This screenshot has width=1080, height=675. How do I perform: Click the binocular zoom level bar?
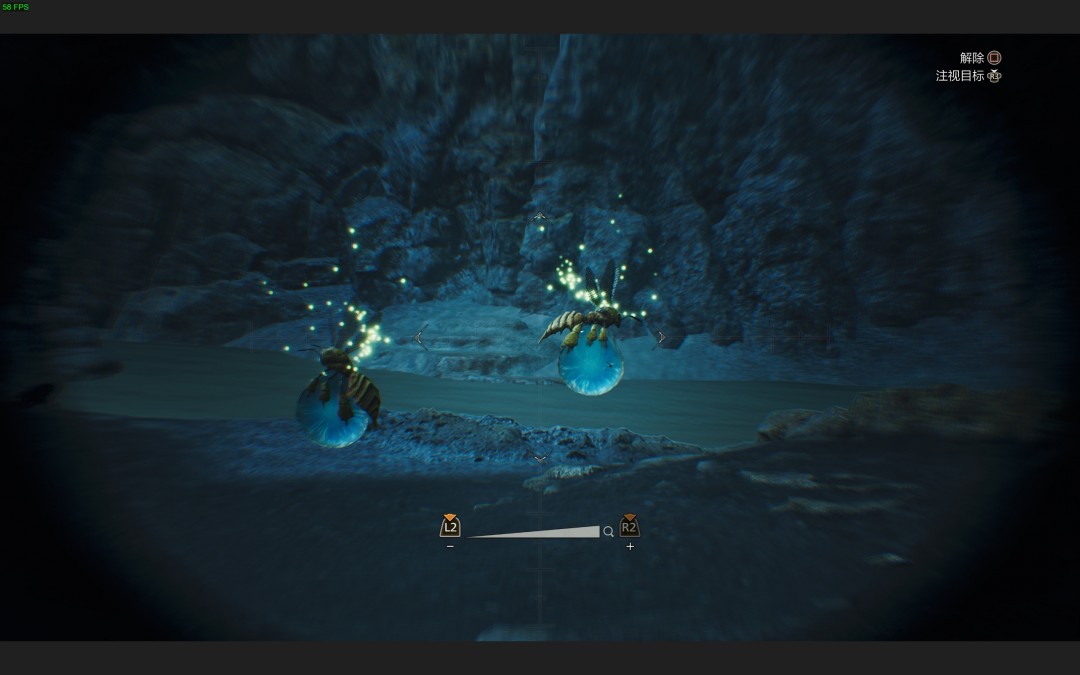tap(534, 532)
